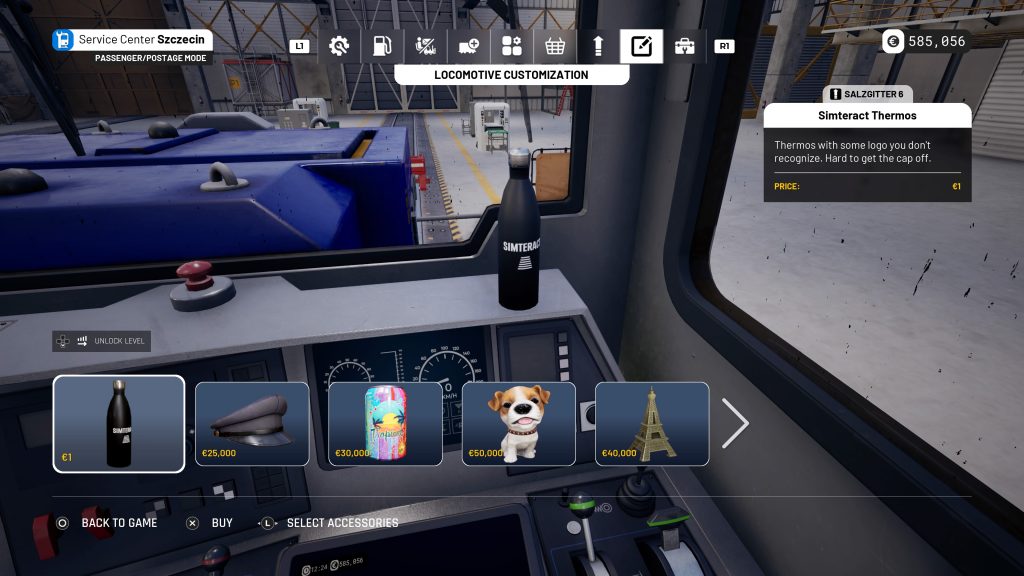This screenshot has width=1024, height=576.
Task: Open the add wagon tab
Action: [x=468, y=46]
